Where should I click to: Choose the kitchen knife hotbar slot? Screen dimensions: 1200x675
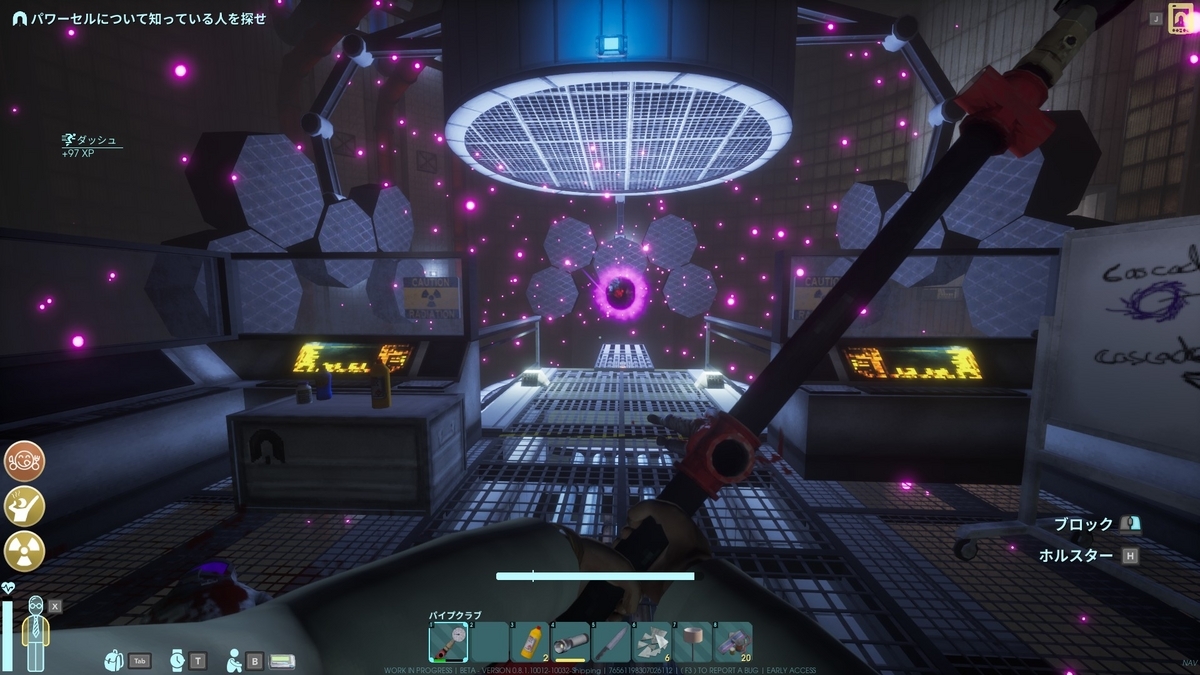(610, 642)
